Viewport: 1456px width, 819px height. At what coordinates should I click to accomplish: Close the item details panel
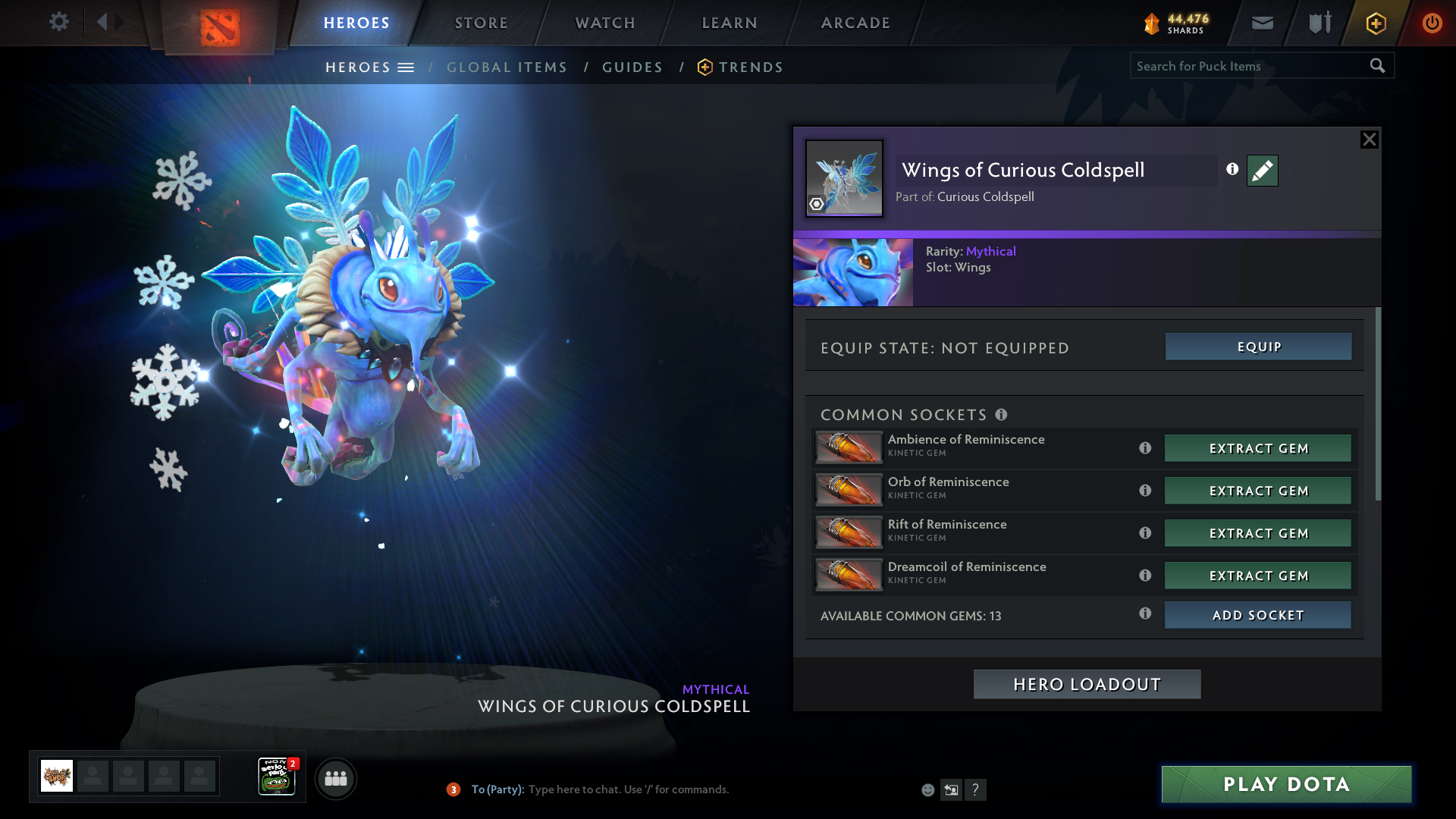pos(1369,140)
